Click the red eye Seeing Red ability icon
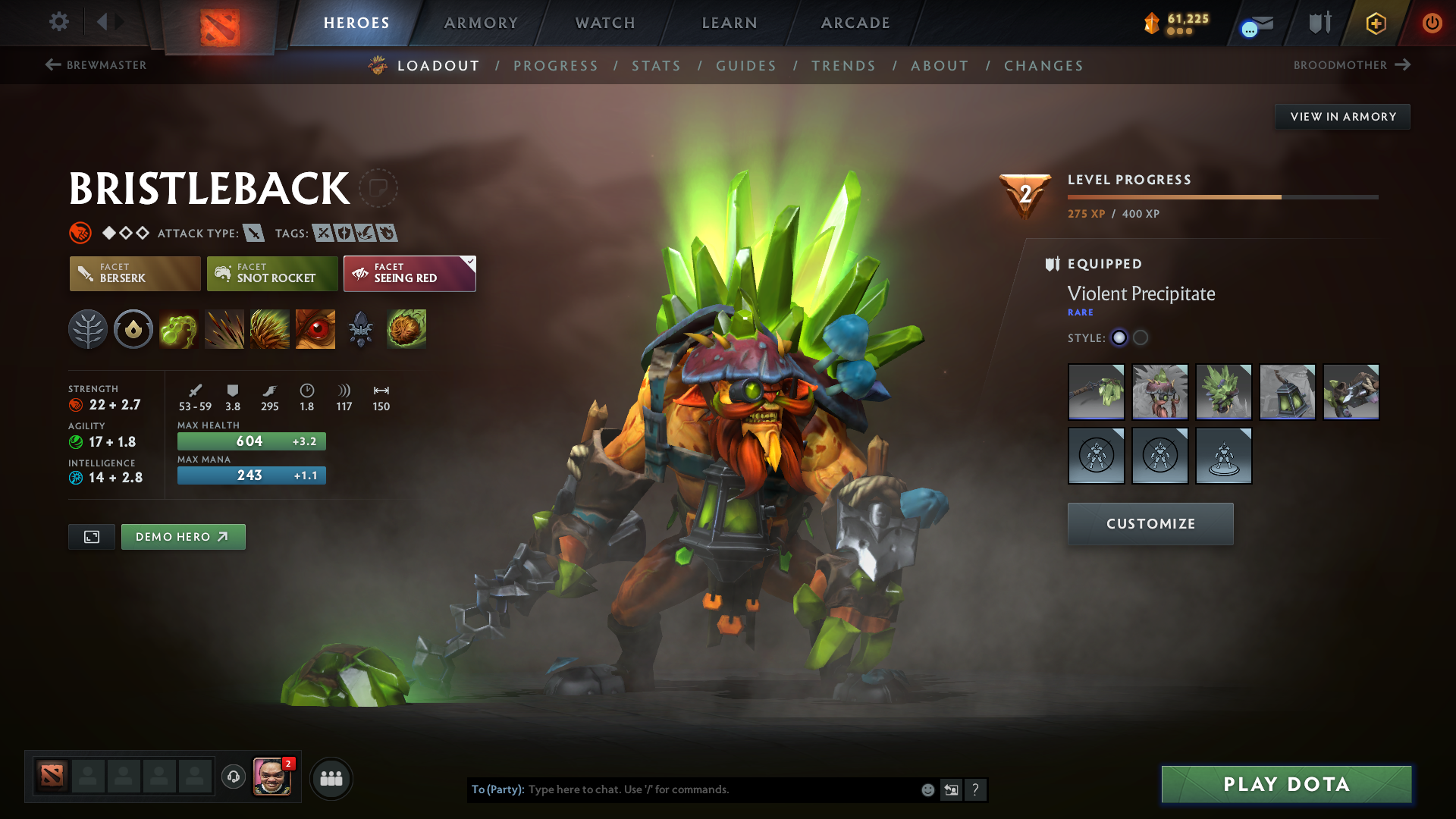The width and height of the screenshot is (1456, 819). click(315, 329)
